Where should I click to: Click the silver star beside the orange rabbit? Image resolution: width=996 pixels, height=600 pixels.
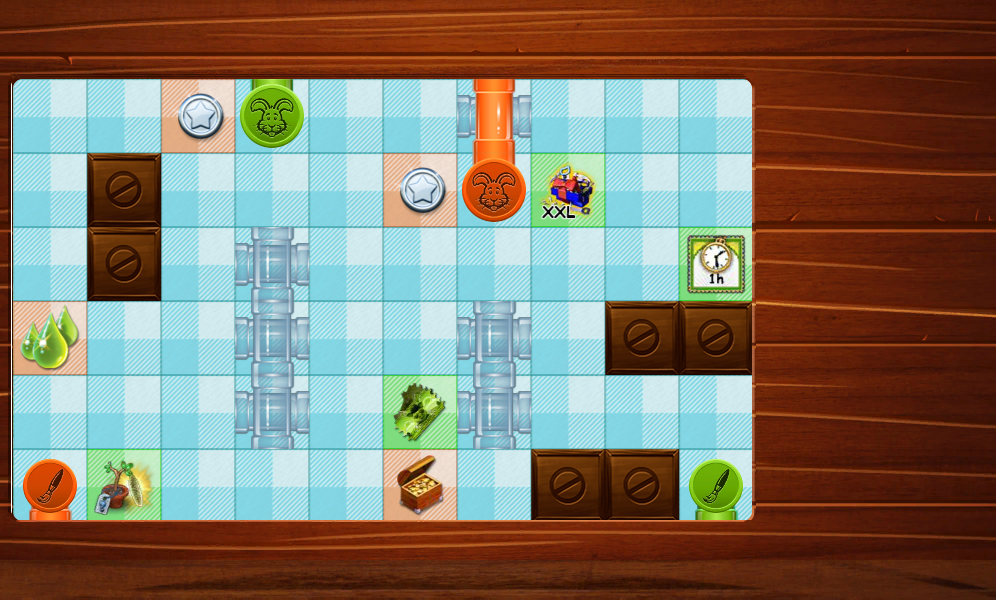click(x=422, y=190)
